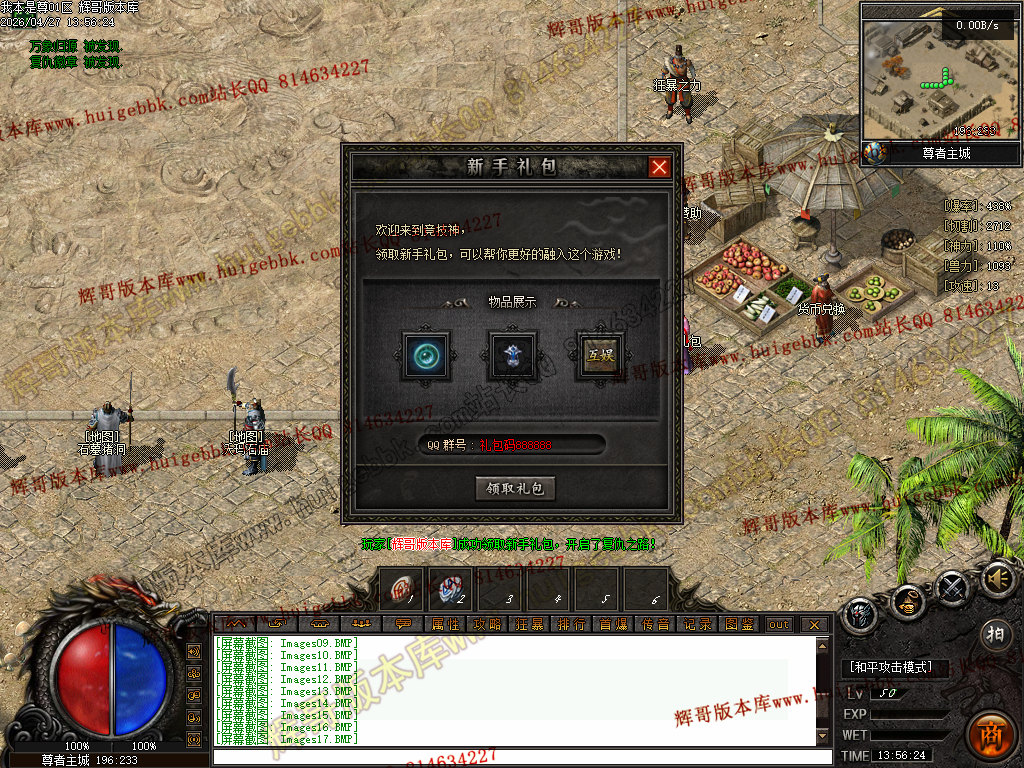Open the 拍 auction button
The width and height of the screenshot is (1024, 768).
coord(994,633)
